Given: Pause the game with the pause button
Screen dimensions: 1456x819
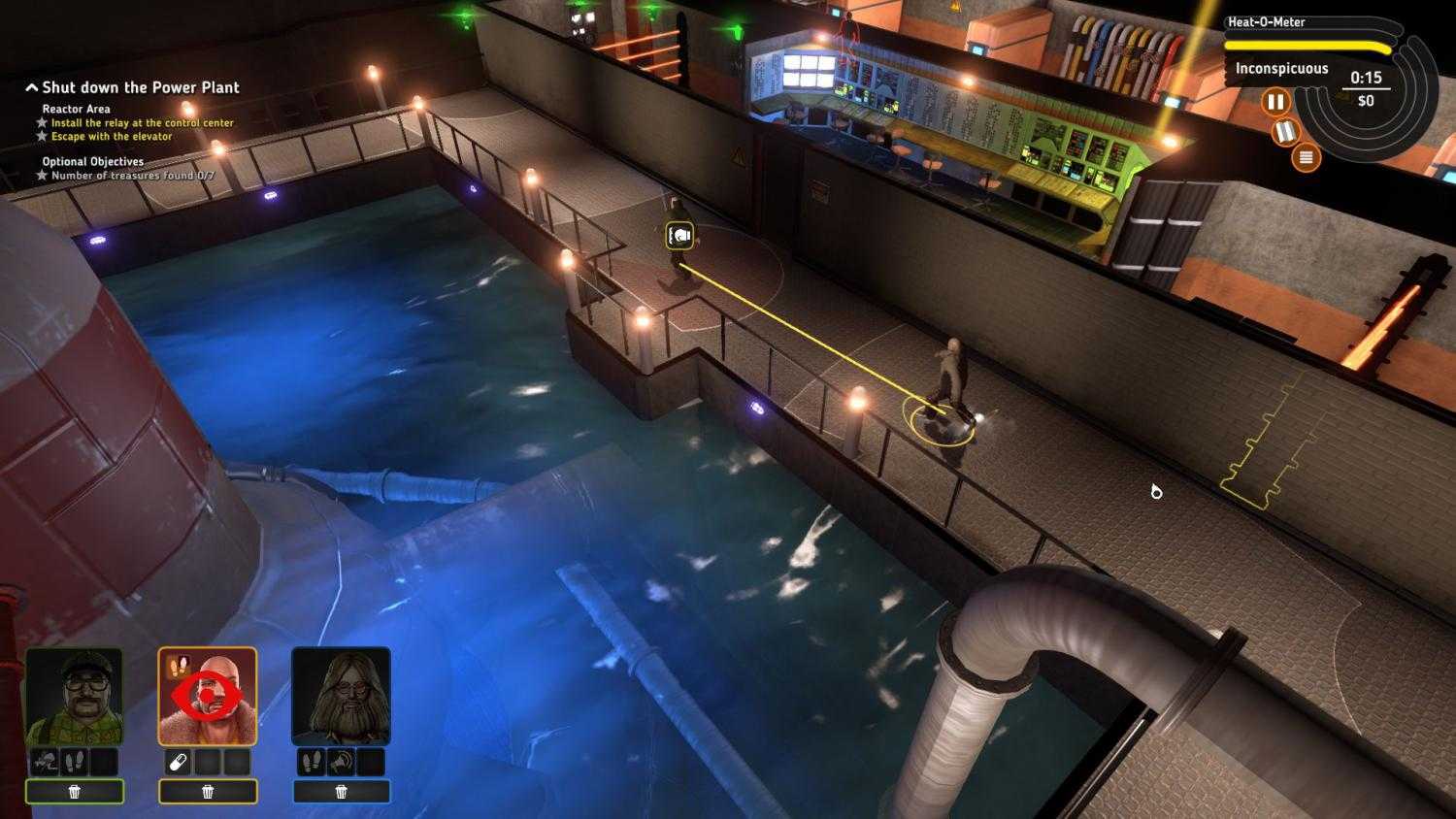Looking at the screenshot, I should tap(1277, 101).
